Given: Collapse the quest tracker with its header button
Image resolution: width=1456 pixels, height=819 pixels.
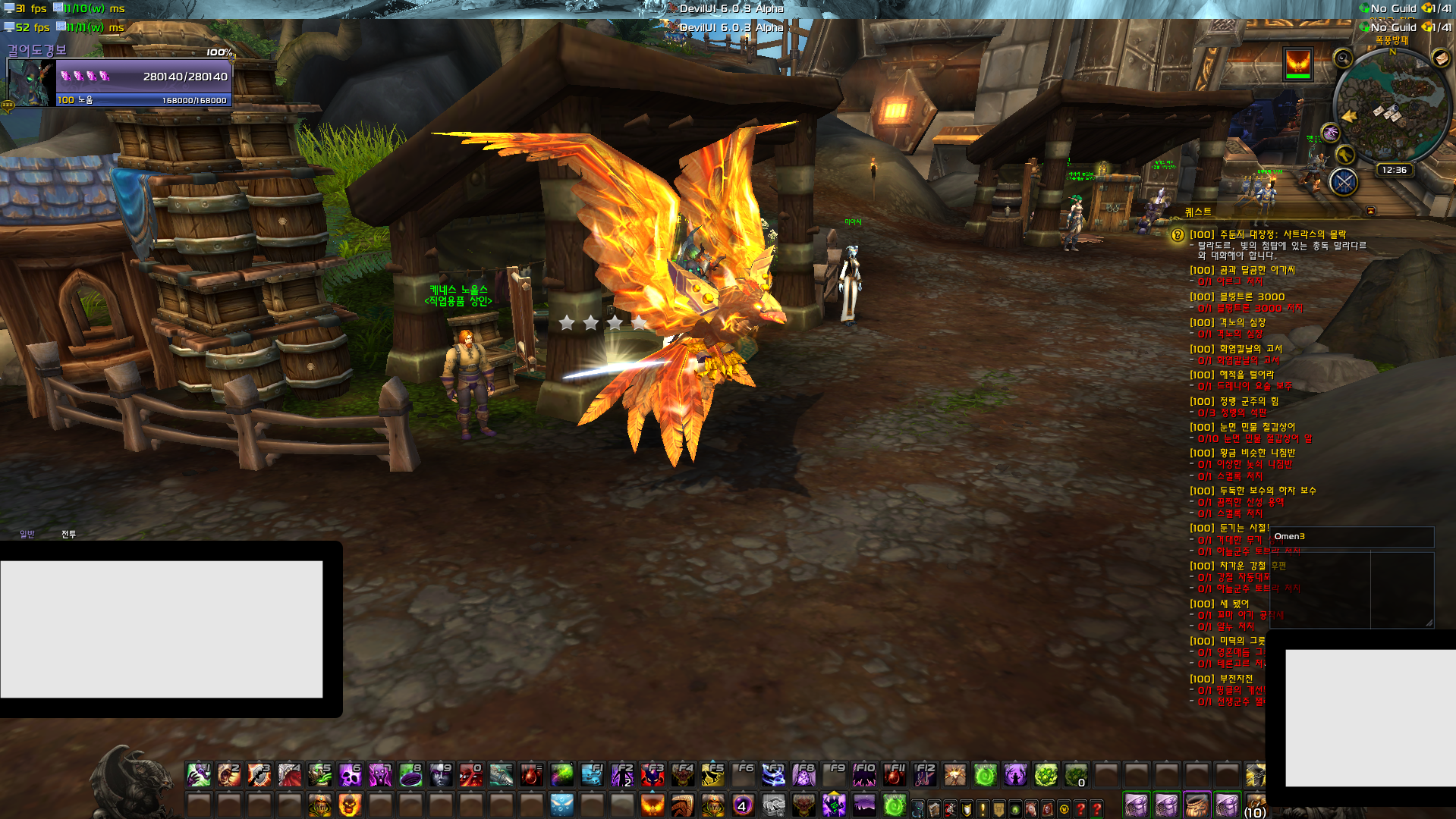Looking at the screenshot, I should pyautogui.click(x=1370, y=211).
